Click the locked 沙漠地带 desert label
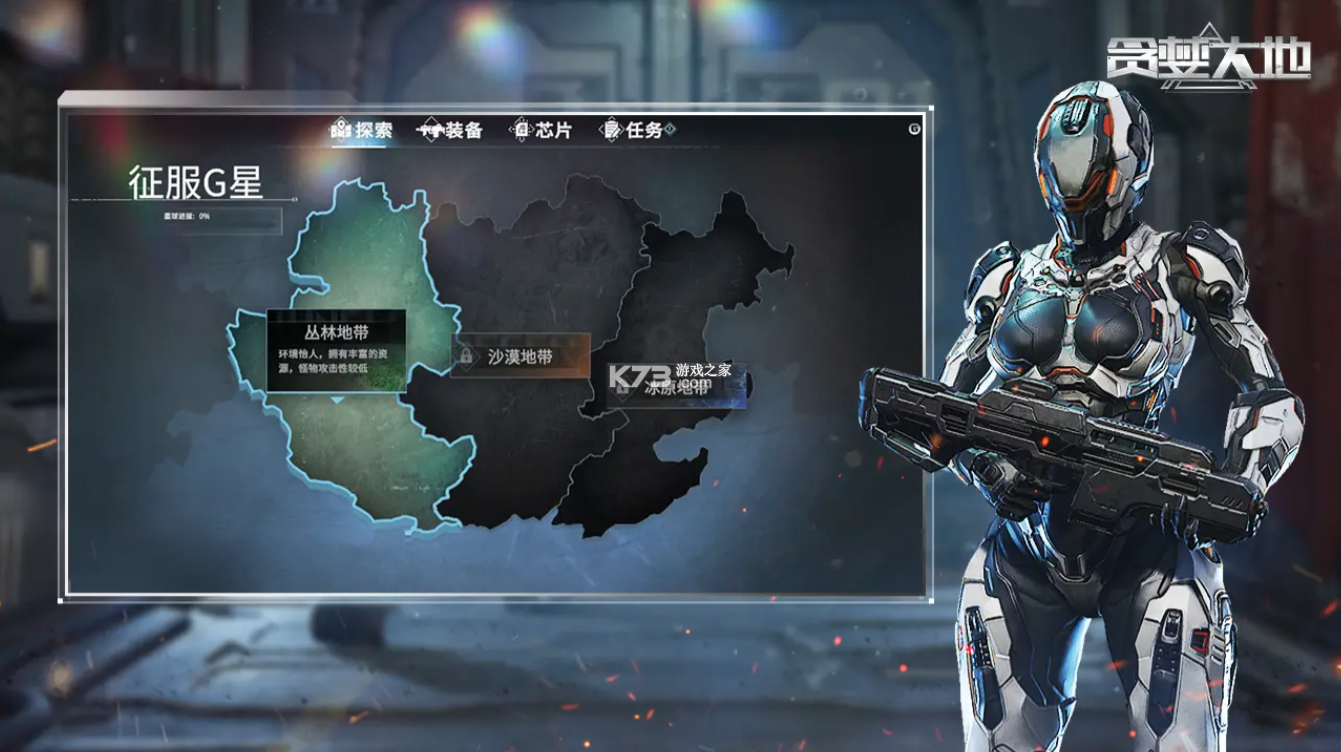The height and width of the screenshot is (752, 1341). coord(520,355)
